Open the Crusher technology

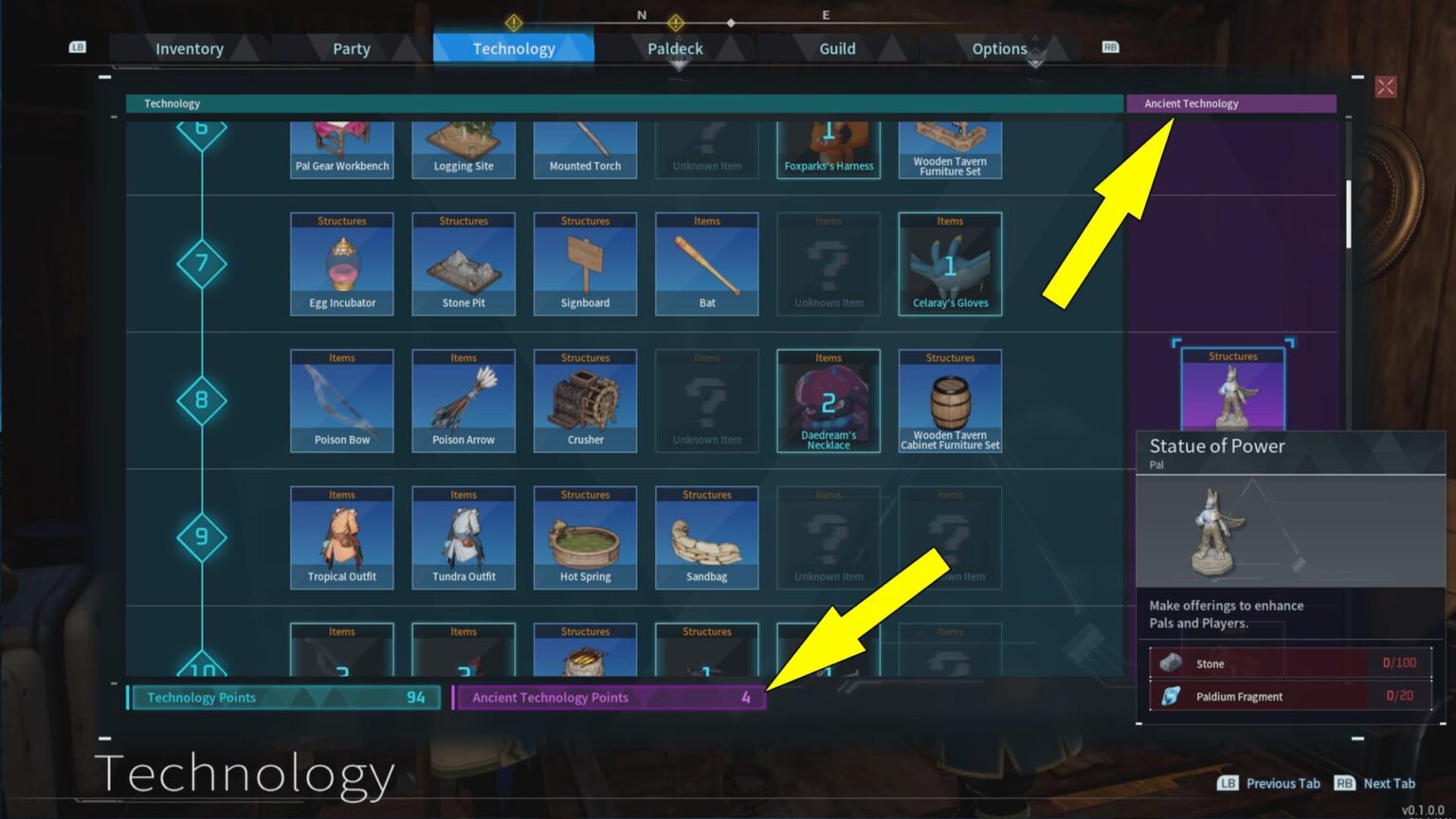pyautogui.click(x=585, y=399)
